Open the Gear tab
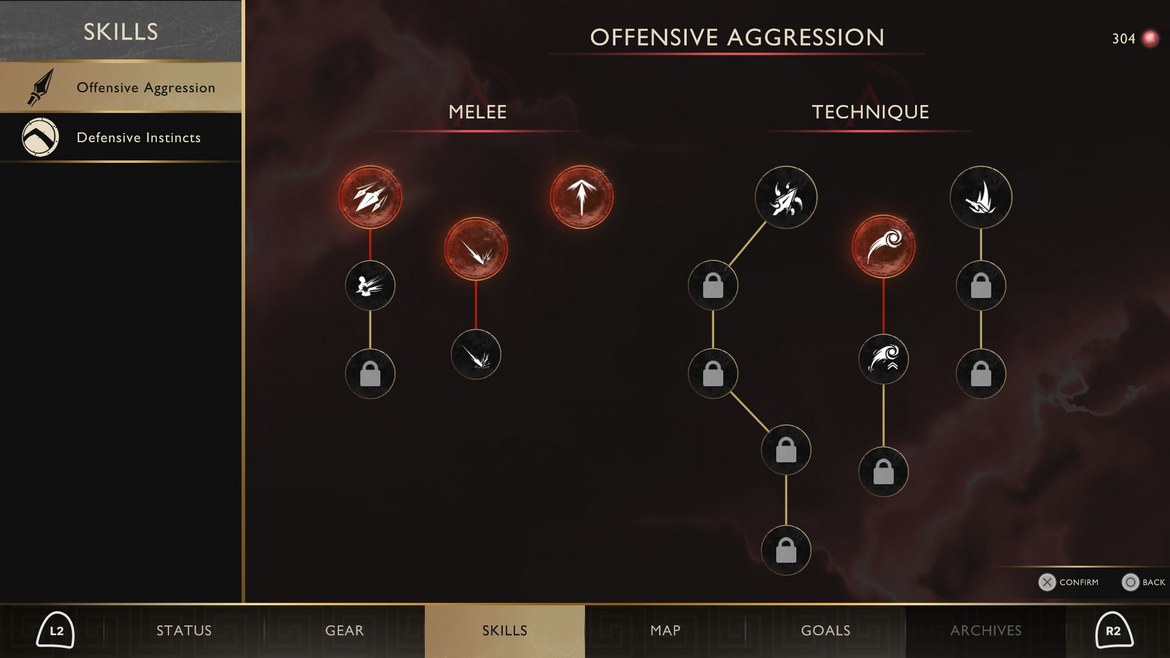The width and height of the screenshot is (1170, 658). 344,631
